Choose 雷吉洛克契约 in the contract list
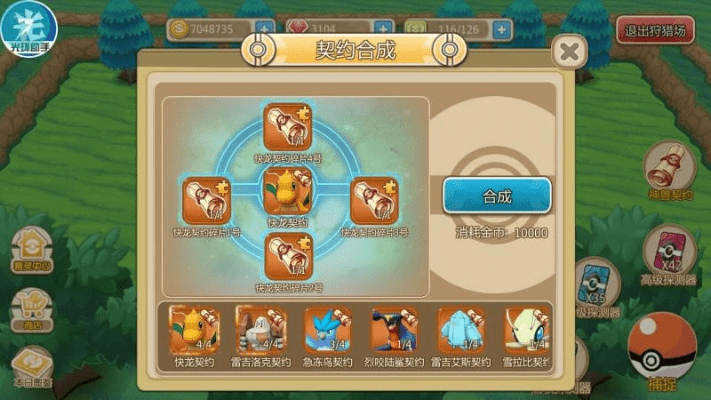Image resolution: width=711 pixels, height=400 pixels. 260,331
